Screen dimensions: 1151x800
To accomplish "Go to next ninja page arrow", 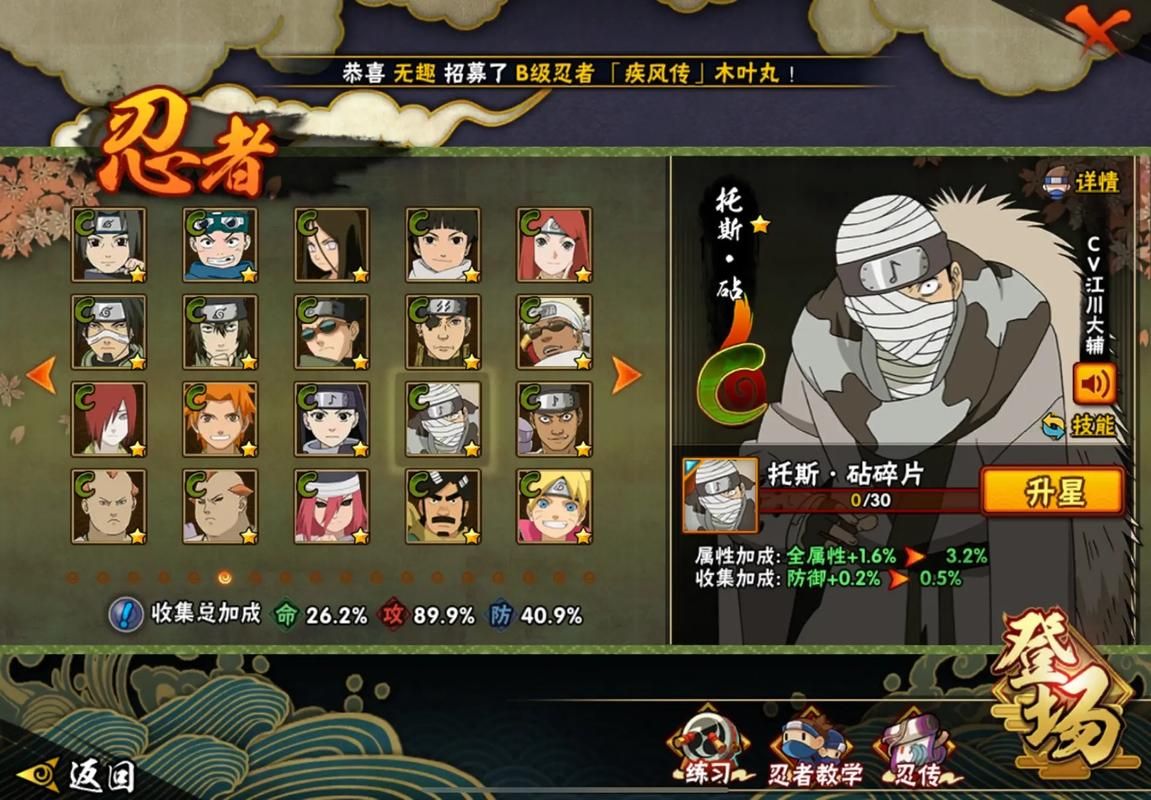I will click(x=626, y=374).
